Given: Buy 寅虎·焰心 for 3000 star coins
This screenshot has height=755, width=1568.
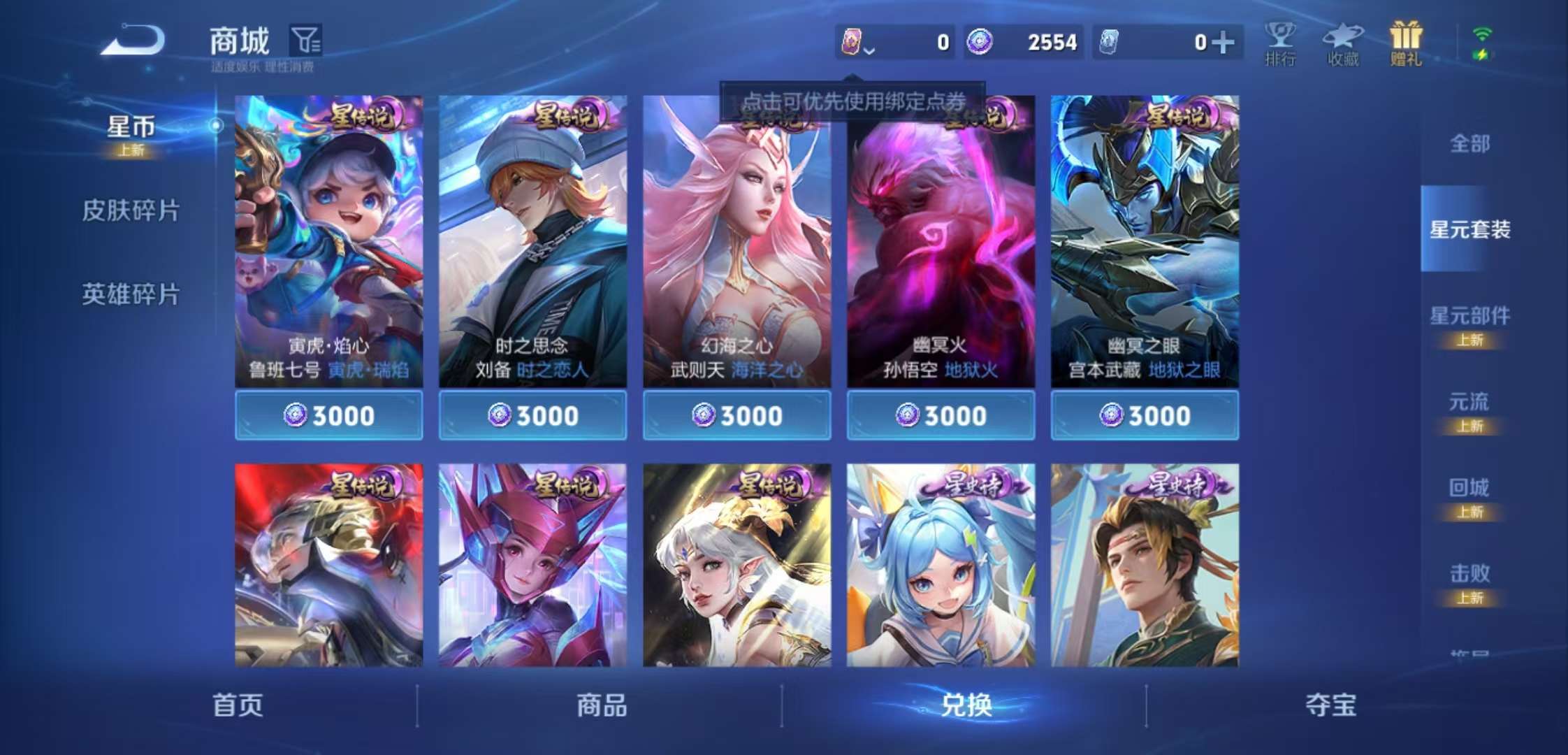Looking at the screenshot, I should coord(328,415).
